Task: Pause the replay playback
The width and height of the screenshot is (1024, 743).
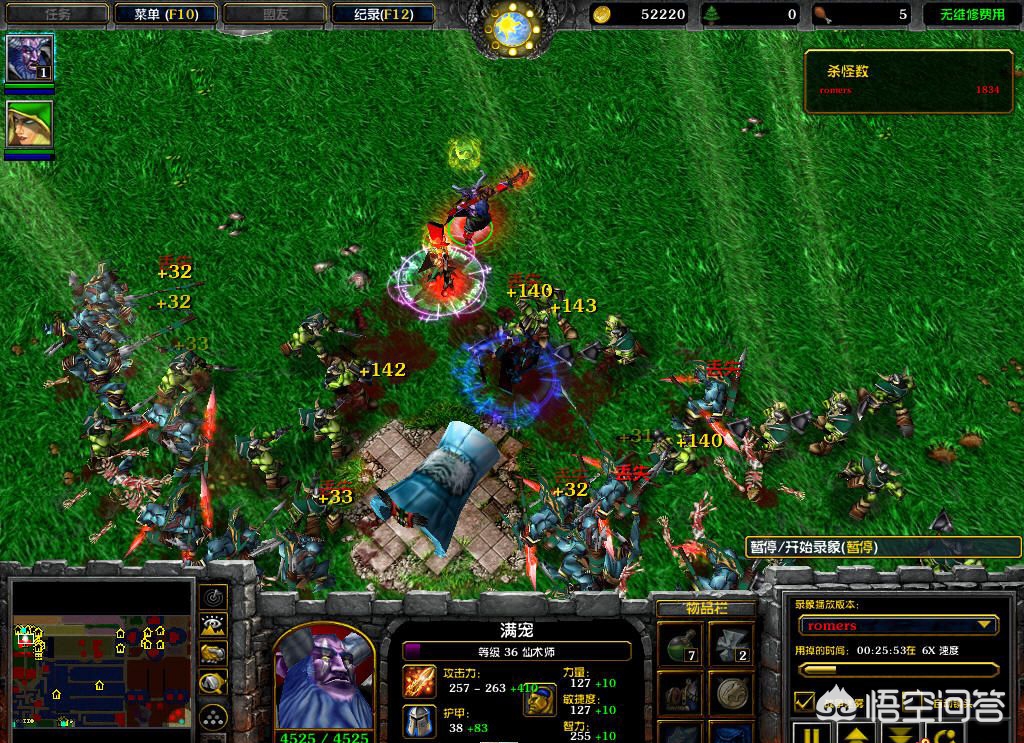Action: tap(813, 735)
